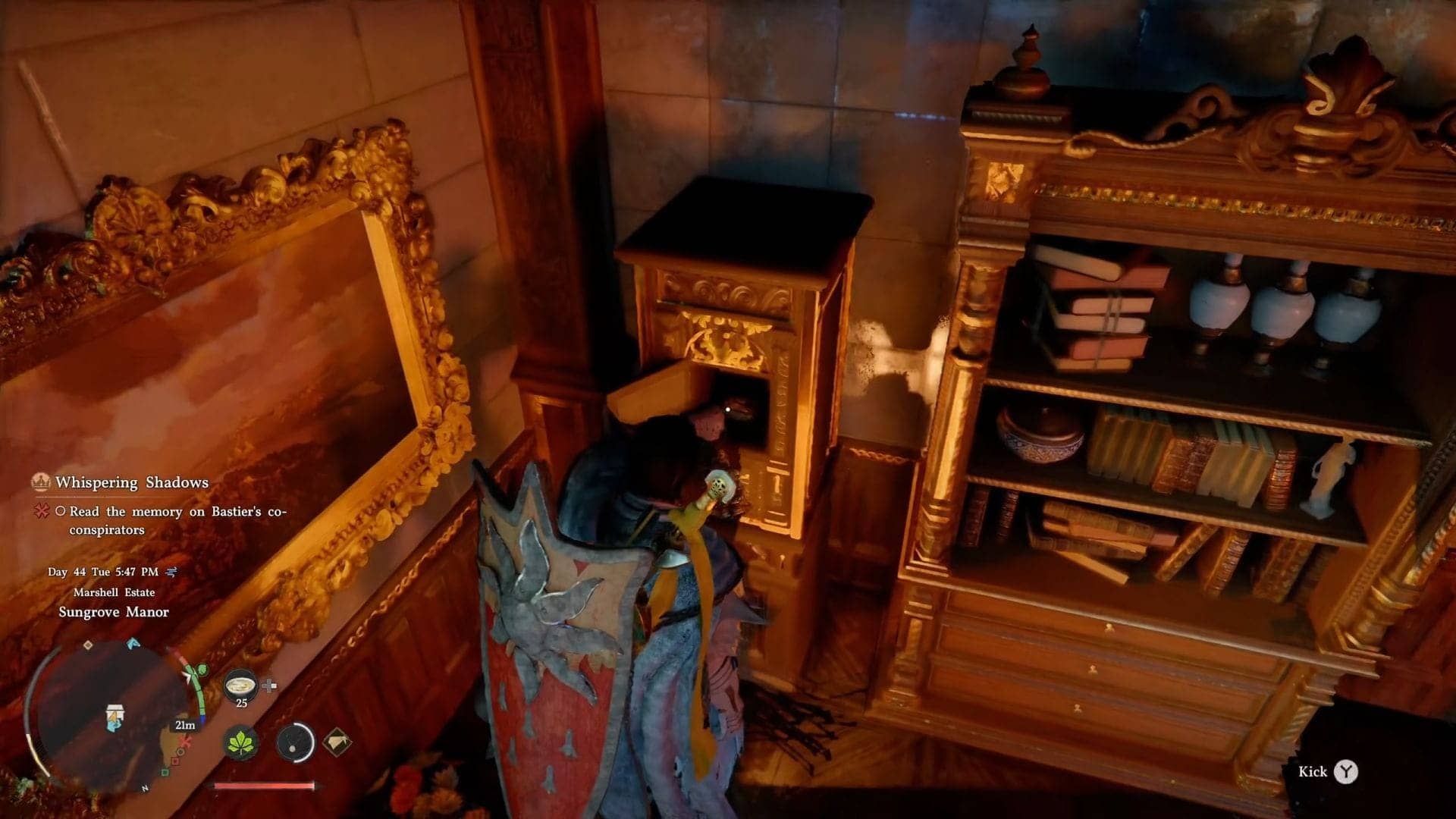Screen dimensions: 1456x819
Task: Click the N compass indicator below the minimap
Action: [145, 787]
